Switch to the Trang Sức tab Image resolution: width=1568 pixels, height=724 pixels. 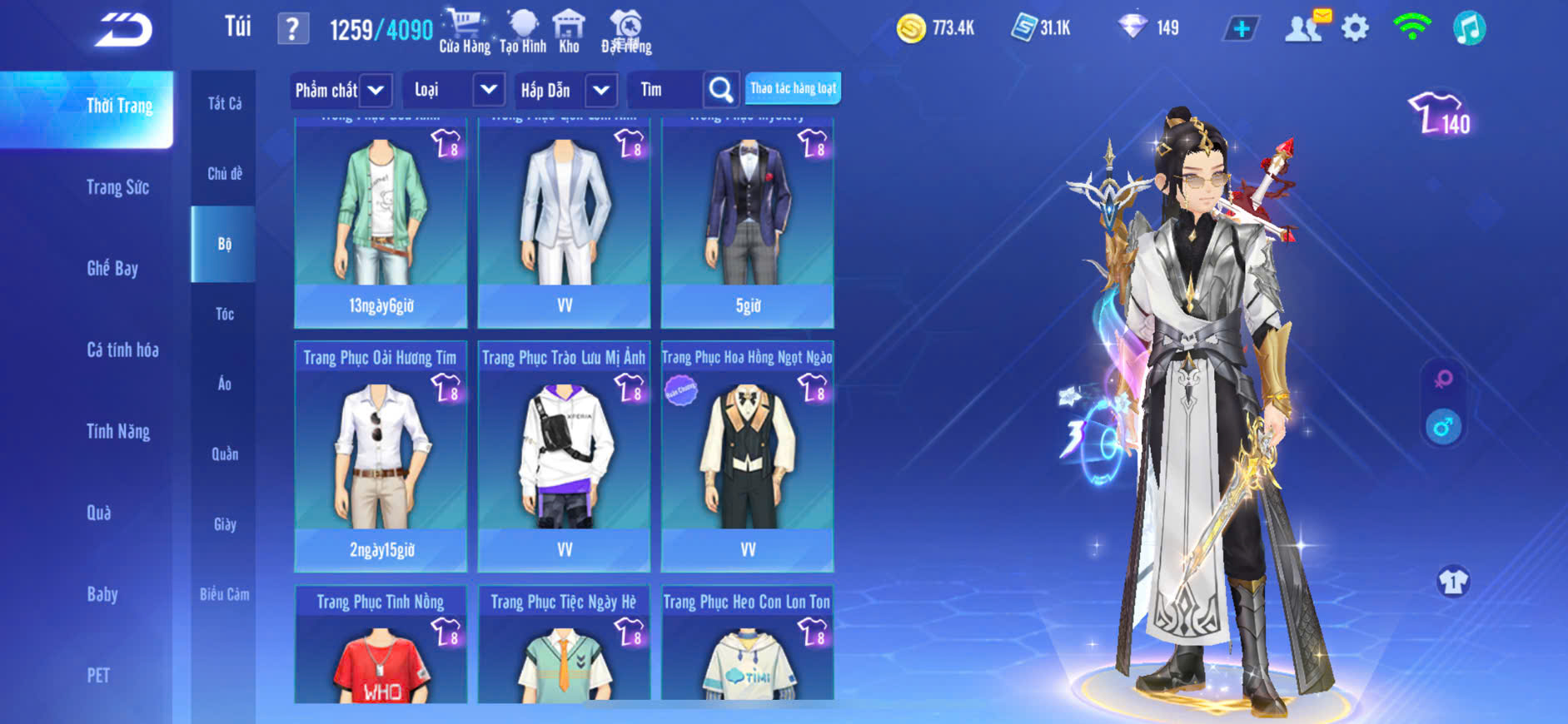[x=117, y=187]
